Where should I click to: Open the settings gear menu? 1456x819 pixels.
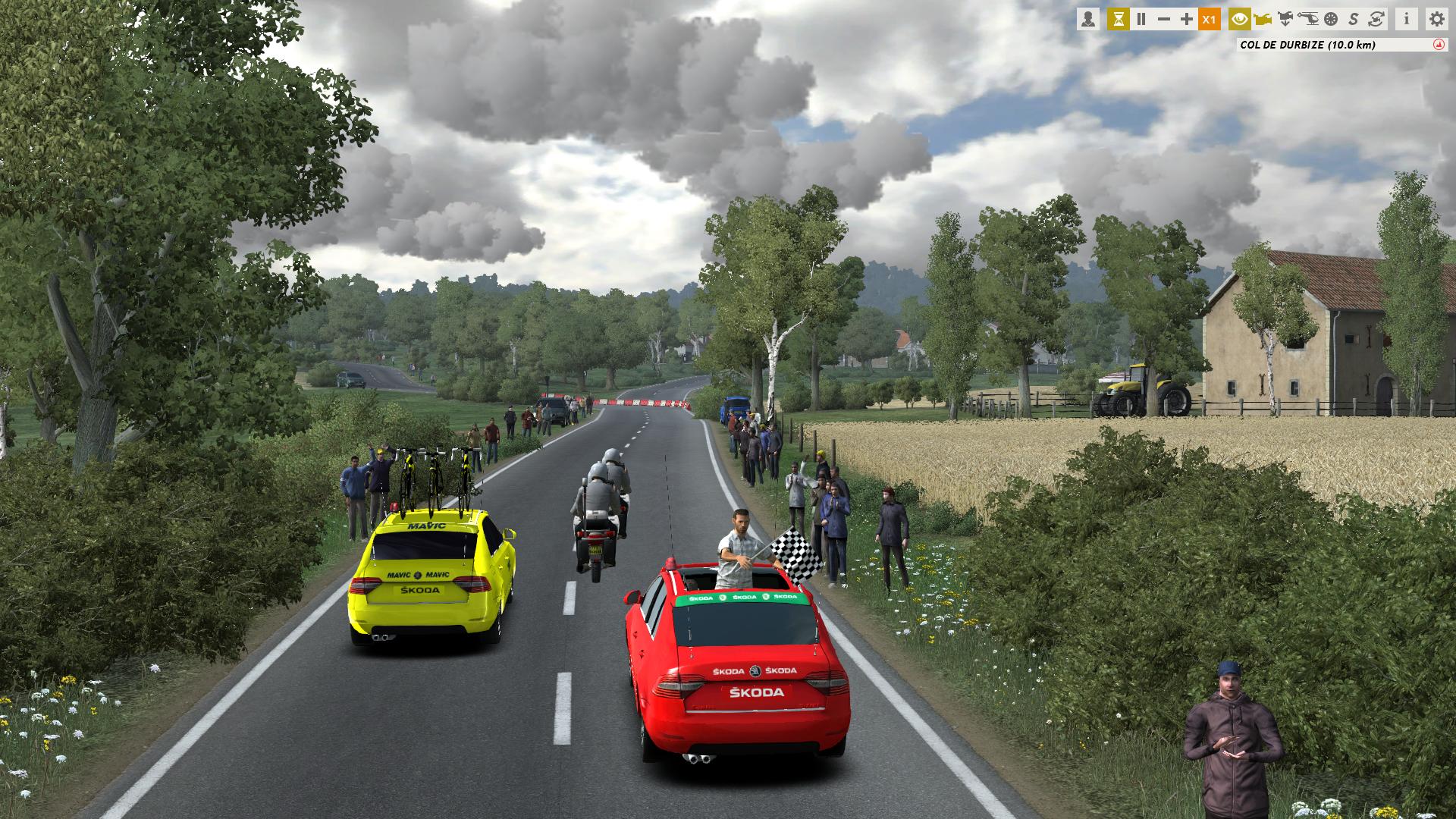[1436, 20]
